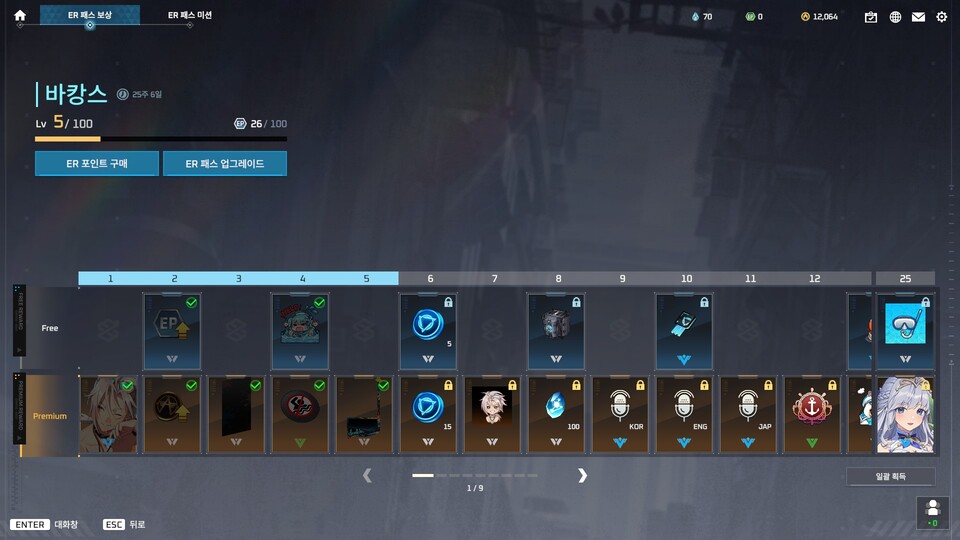This screenshot has height=540, width=960.
Task: Open the globe language icon
Action: (895, 17)
